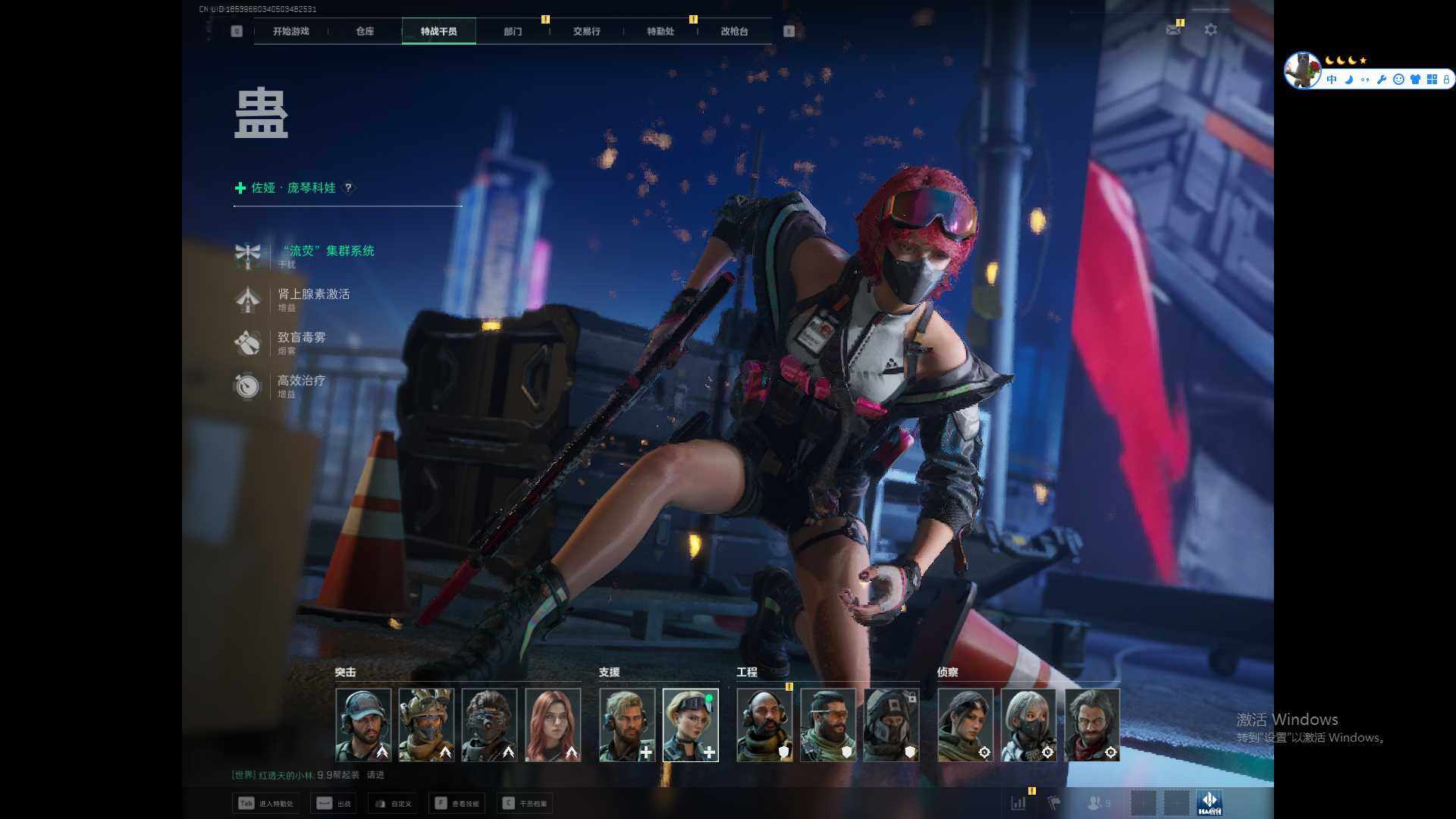Open the bar chart statistics icon

[1018, 802]
